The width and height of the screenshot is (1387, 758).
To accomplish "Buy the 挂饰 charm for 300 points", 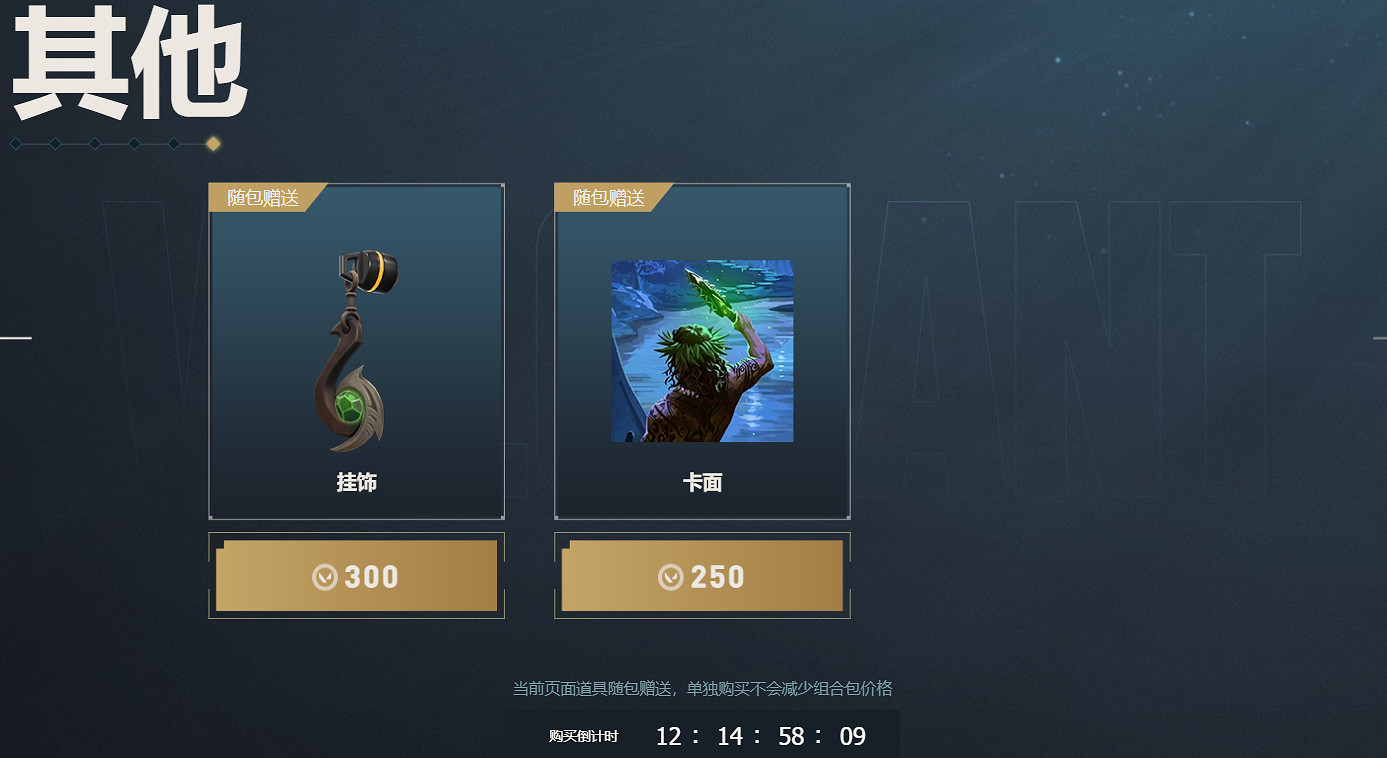I will click(x=356, y=576).
